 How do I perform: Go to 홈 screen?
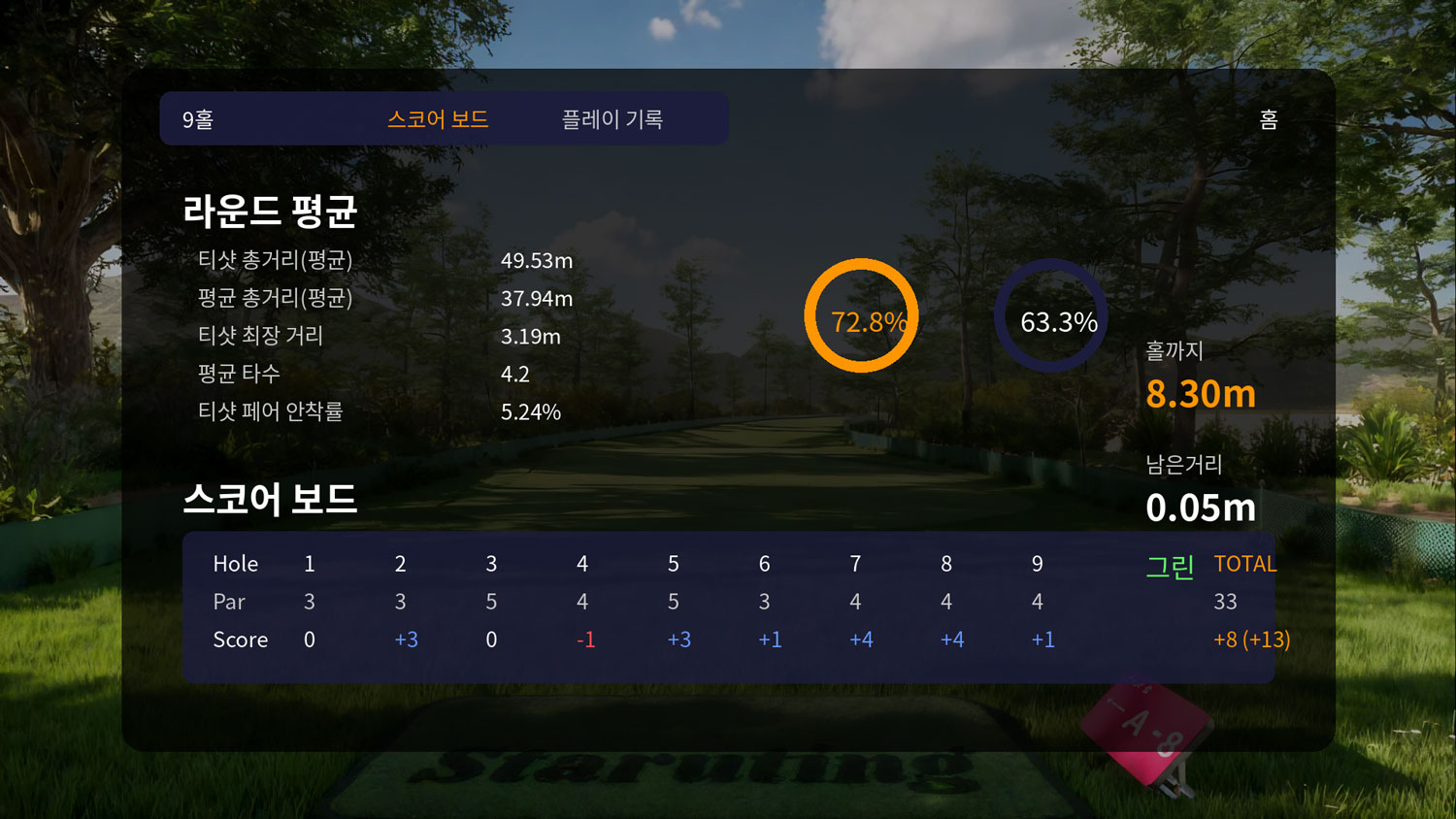click(1268, 119)
